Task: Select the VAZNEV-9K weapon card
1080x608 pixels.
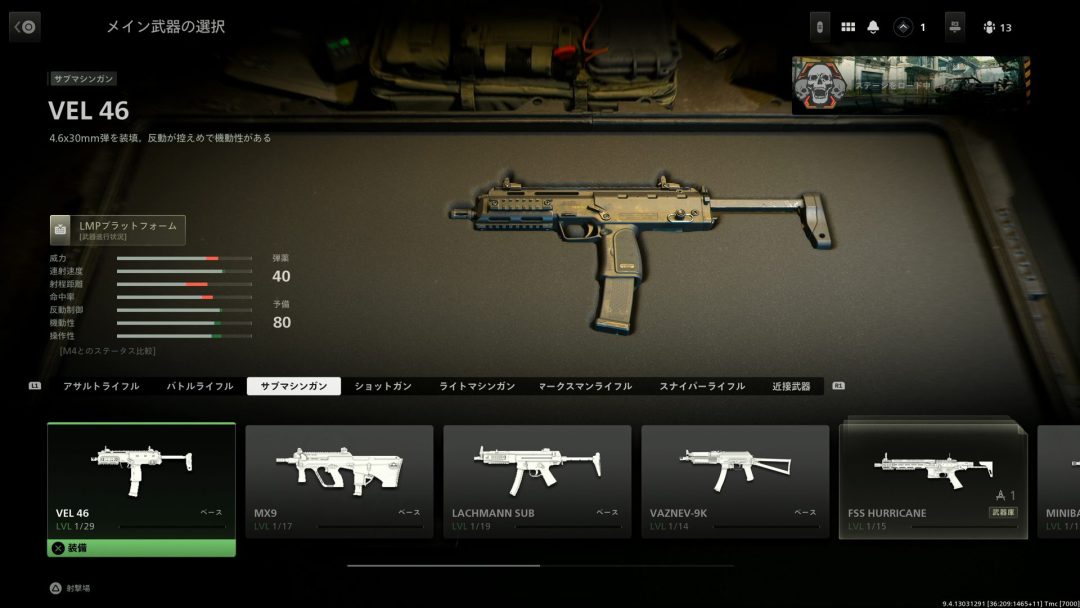Action: tap(735, 481)
